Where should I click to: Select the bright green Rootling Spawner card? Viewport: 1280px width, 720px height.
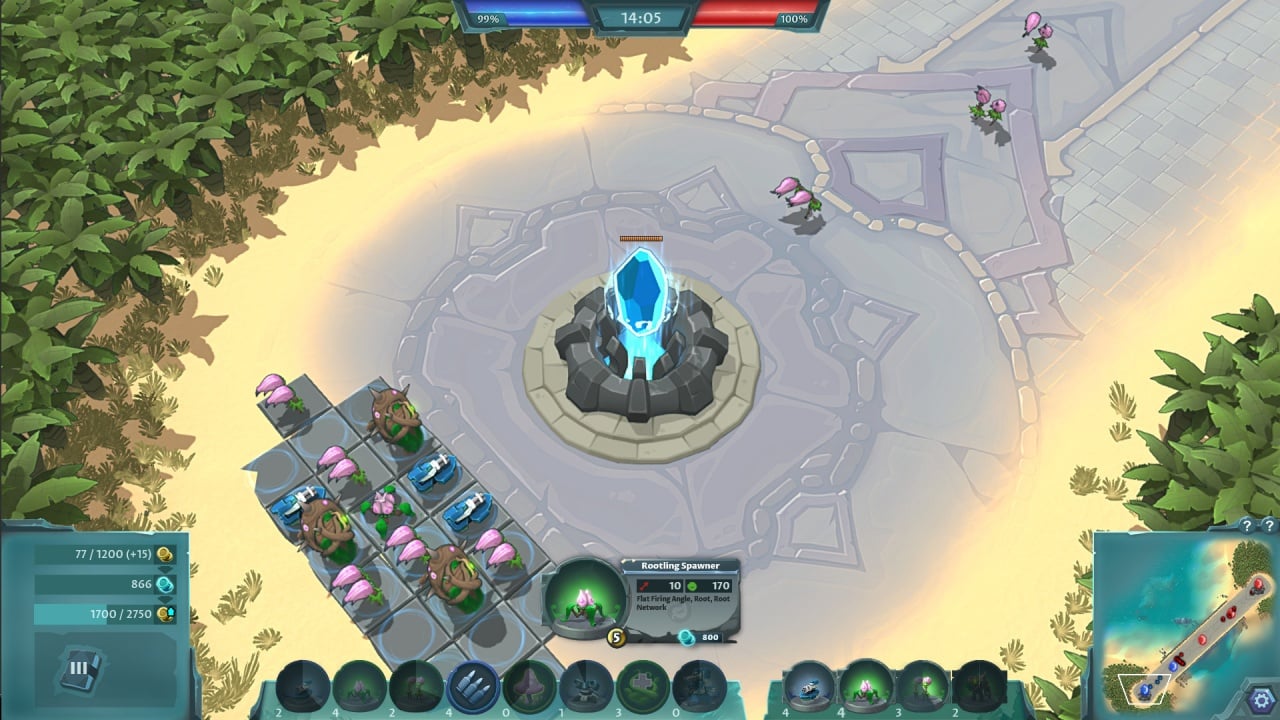coord(866,687)
